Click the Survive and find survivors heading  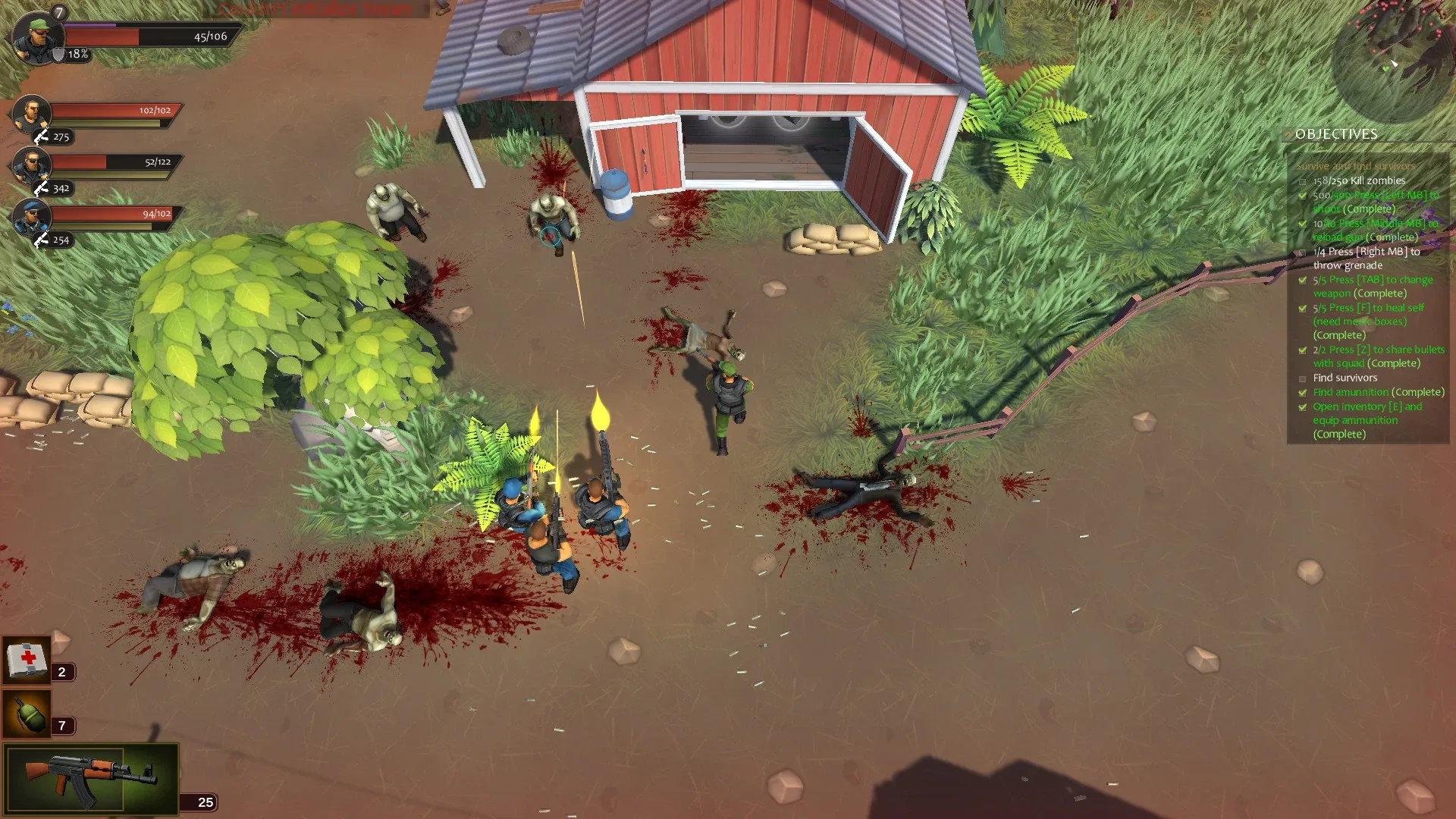click(1355, 165)
